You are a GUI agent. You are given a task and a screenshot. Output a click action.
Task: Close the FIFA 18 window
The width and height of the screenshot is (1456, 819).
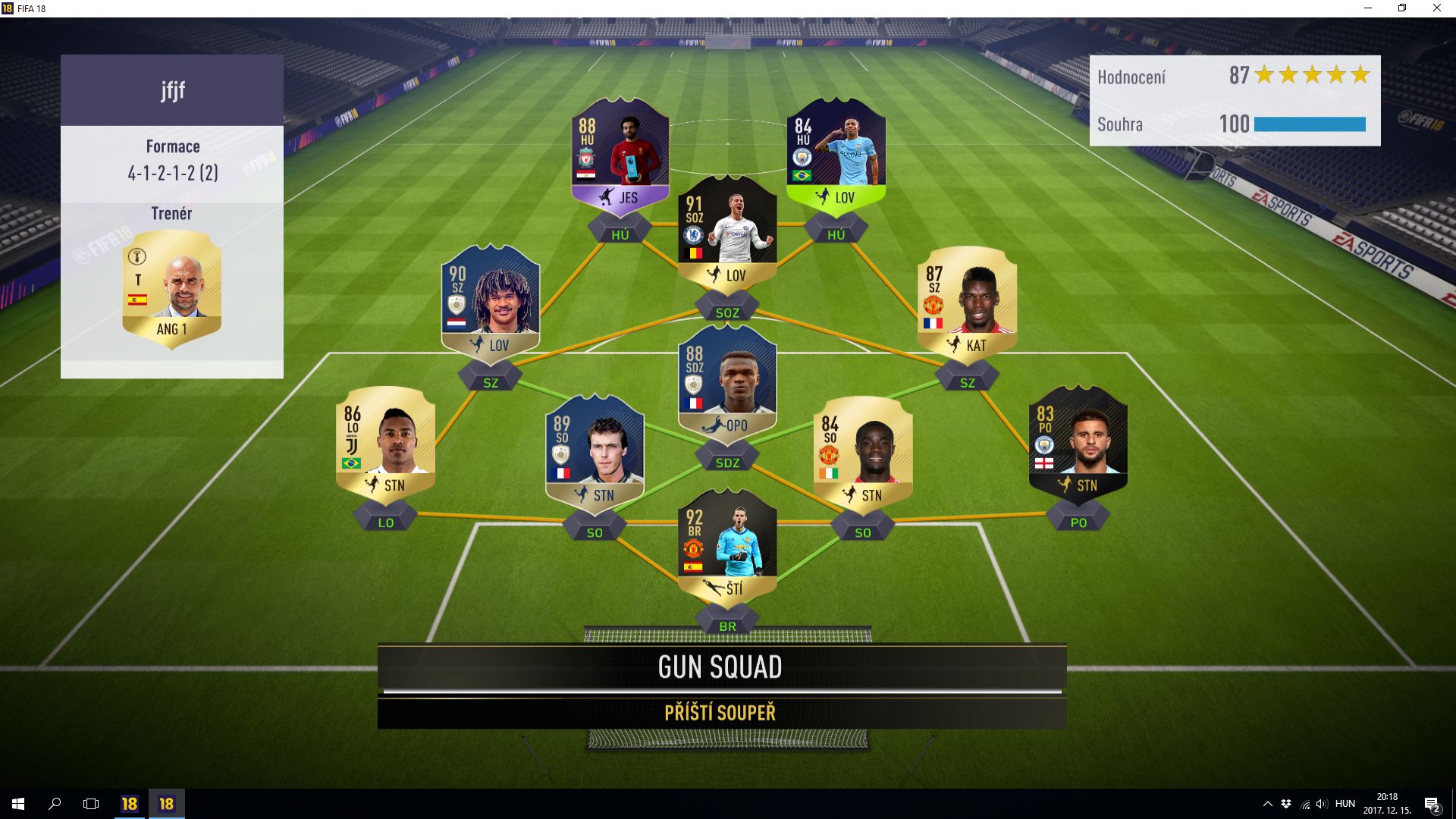tap(1436, 8)
